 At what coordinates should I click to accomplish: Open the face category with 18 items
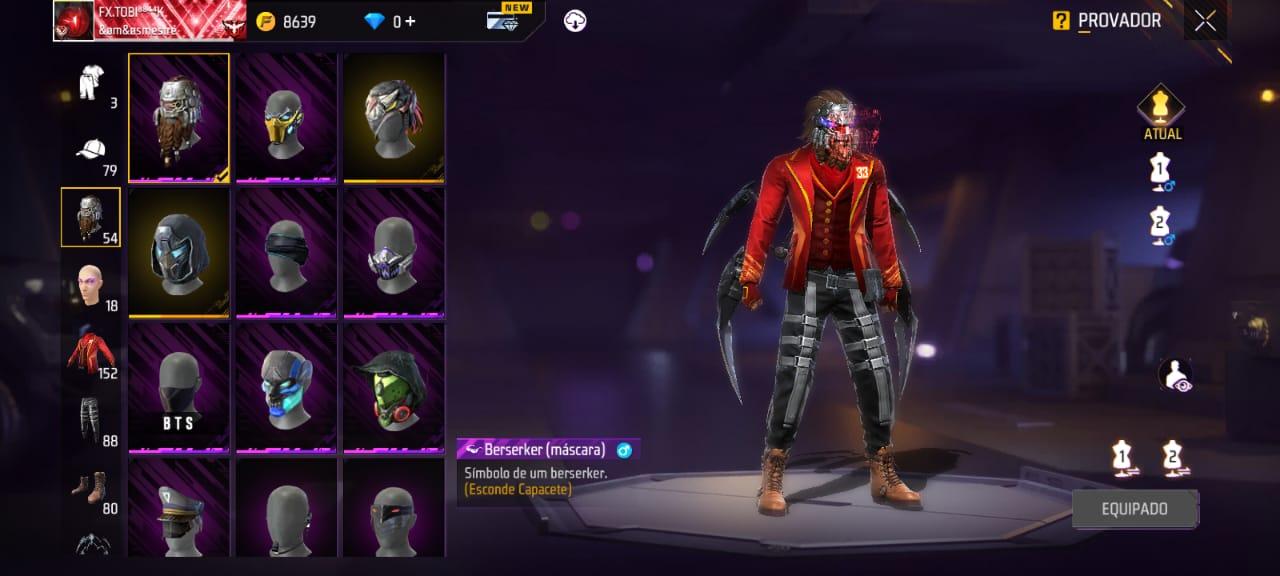[x=91, y=287]
